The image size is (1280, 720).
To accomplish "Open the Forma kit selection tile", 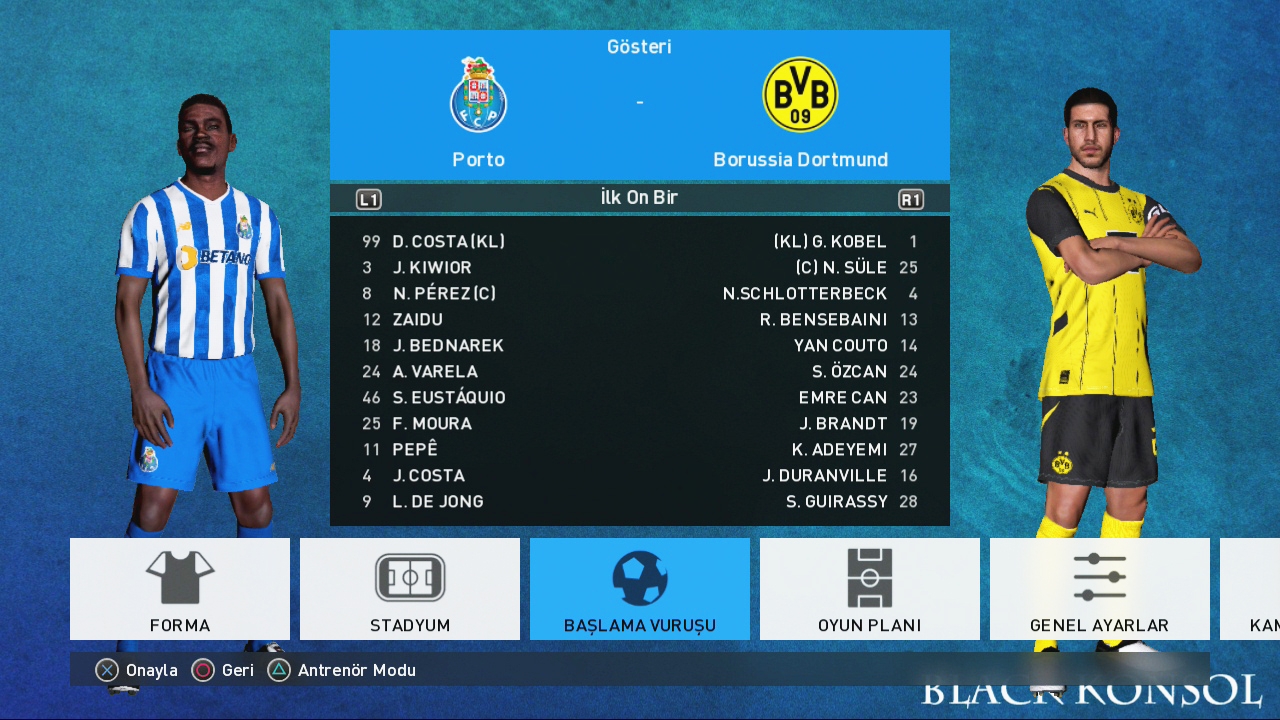I will tap(180, 589).
